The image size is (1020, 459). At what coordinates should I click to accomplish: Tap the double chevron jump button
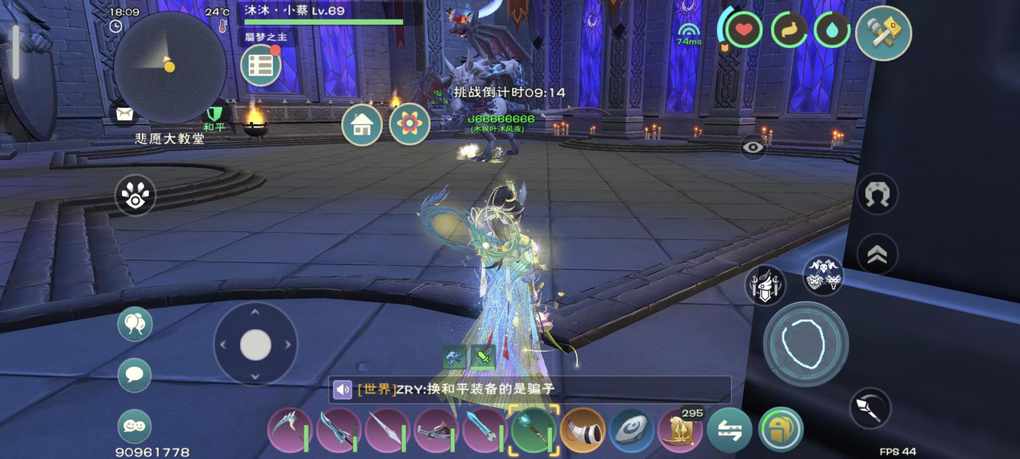pyautogui.click(x=877, y=255)
